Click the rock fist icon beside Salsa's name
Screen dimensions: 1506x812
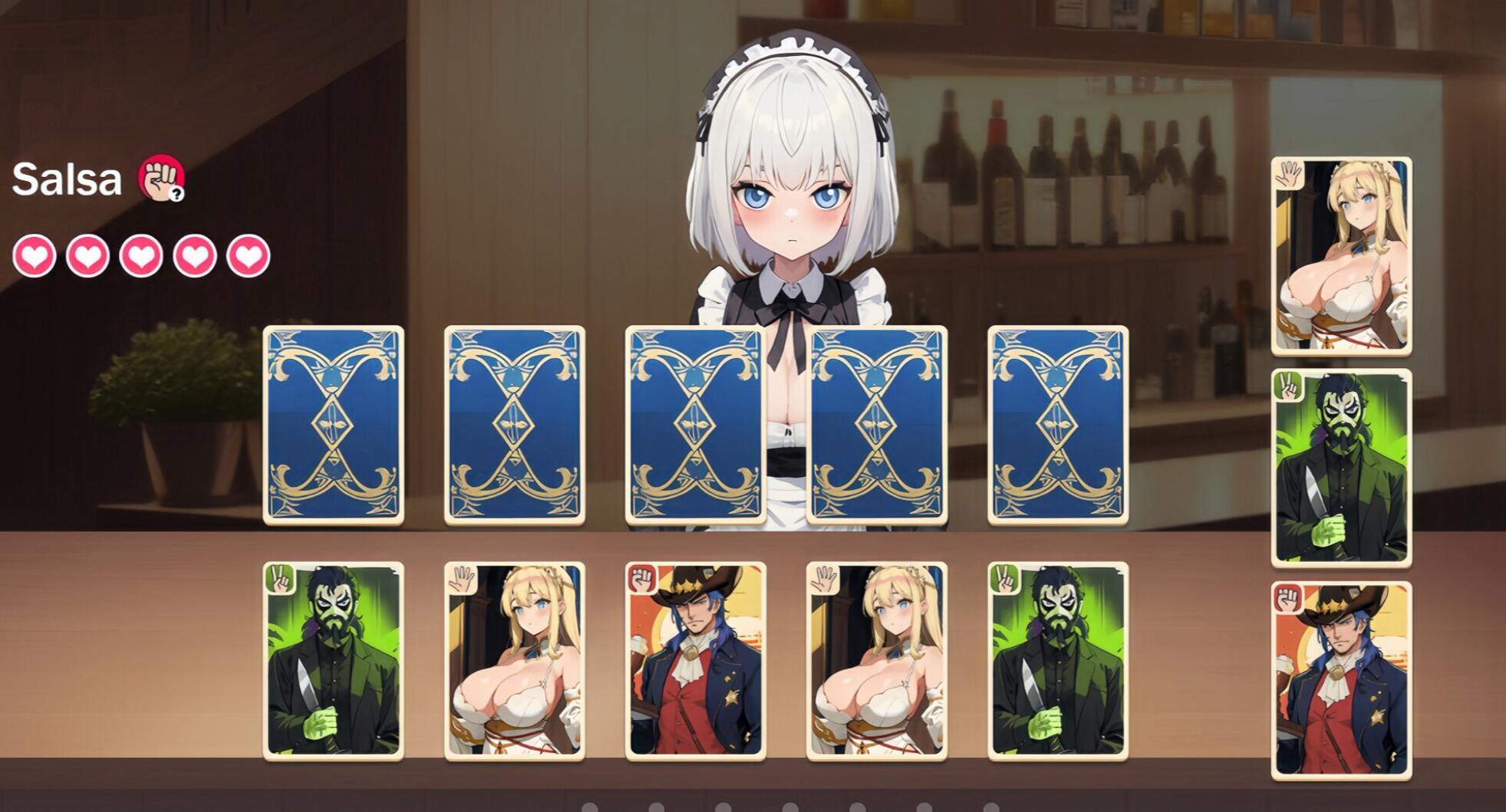tap(161, 178)
